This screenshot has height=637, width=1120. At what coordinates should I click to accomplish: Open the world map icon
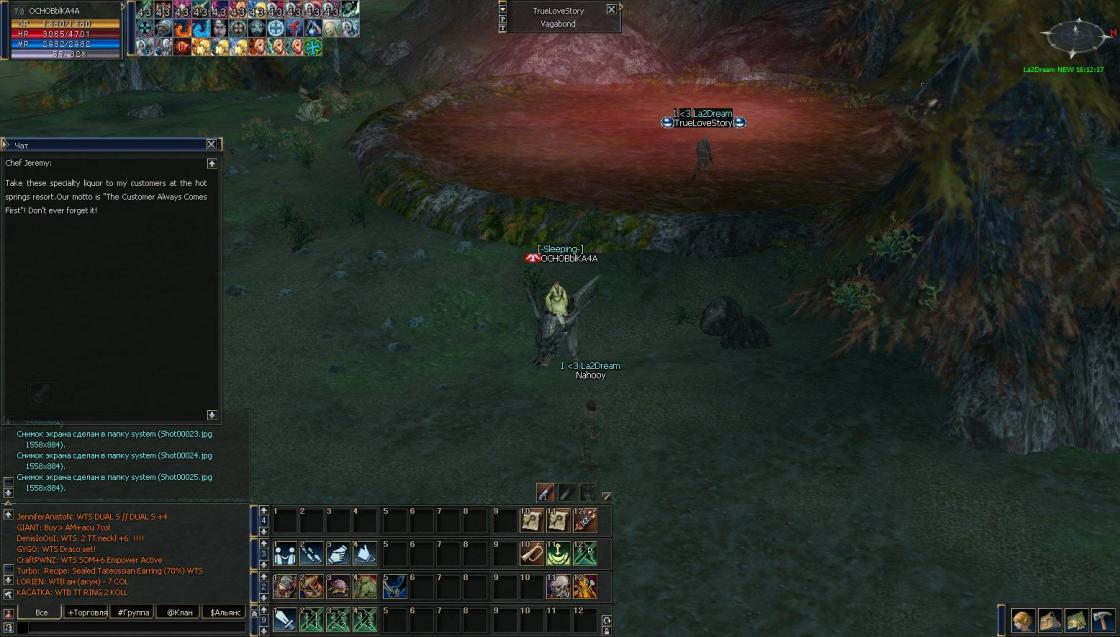pyautogui.click(x=1076, y=620)
